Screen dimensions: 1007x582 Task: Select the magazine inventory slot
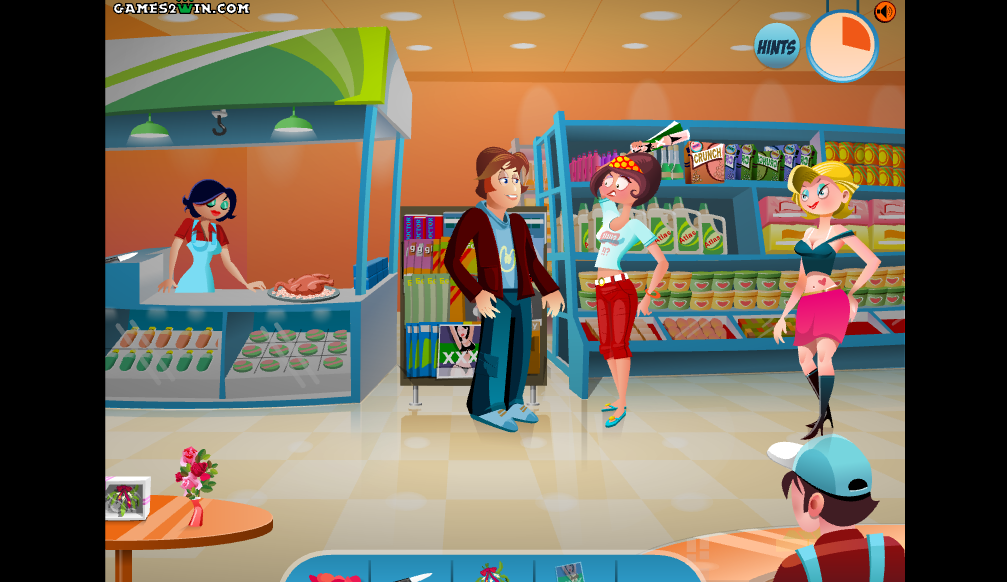click(571, 573)
